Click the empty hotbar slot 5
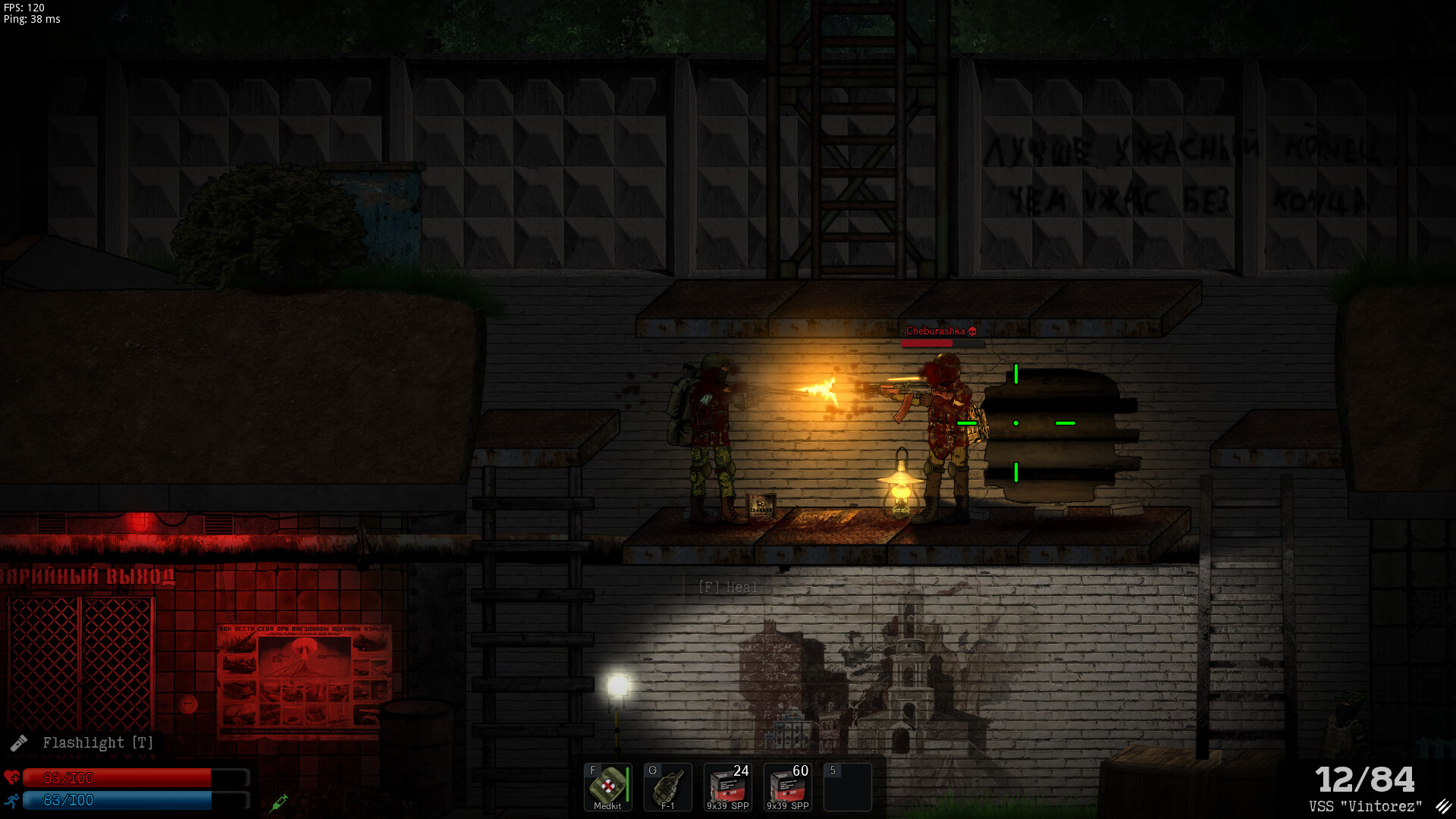Image resolution: width=1456 pixels, height=819 pixels. tap(847, 787)
